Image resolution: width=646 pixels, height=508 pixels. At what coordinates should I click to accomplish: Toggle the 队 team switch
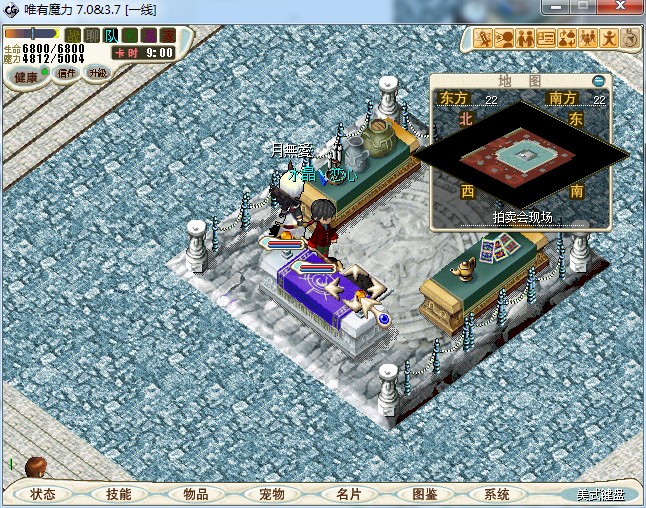tap(111, 36)
